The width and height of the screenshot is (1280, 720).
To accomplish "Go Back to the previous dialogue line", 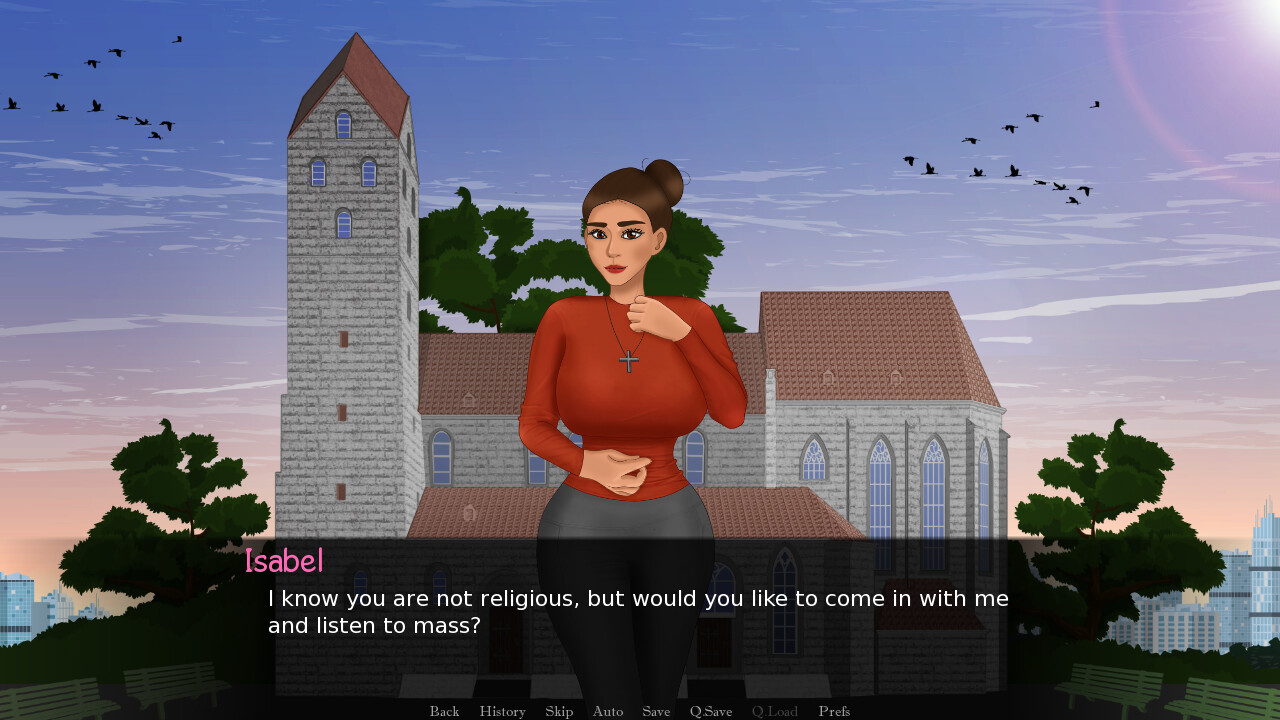I will (444, 711).
